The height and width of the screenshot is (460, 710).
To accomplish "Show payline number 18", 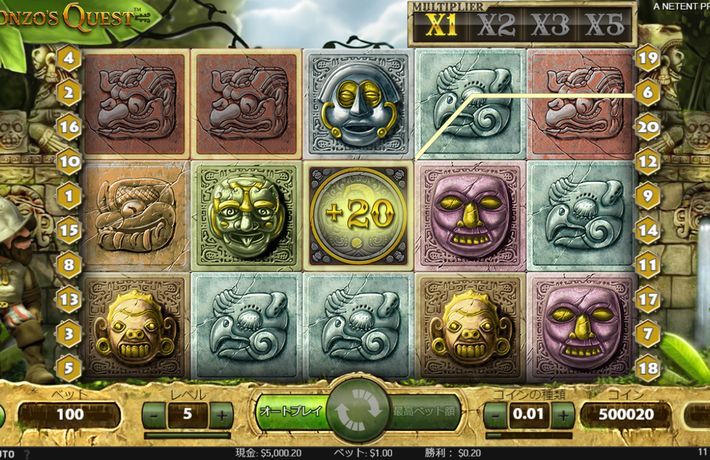I will tap(648, 367).
